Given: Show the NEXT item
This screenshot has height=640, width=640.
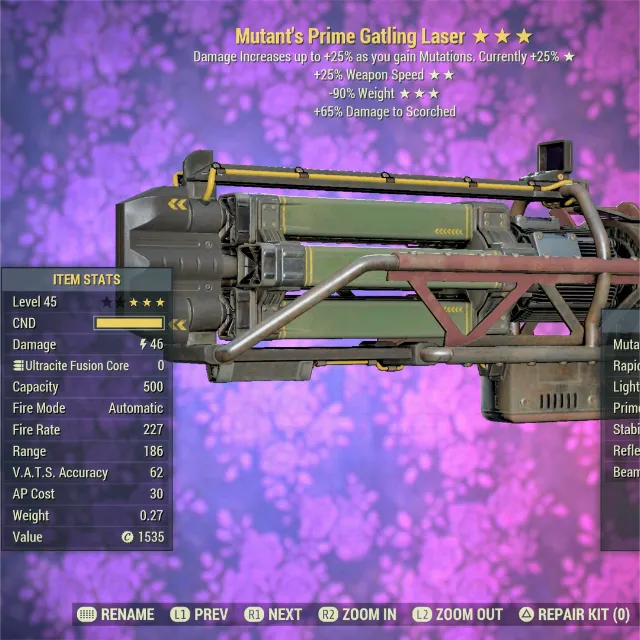Looking at the screenshot, I should point(272,614).
